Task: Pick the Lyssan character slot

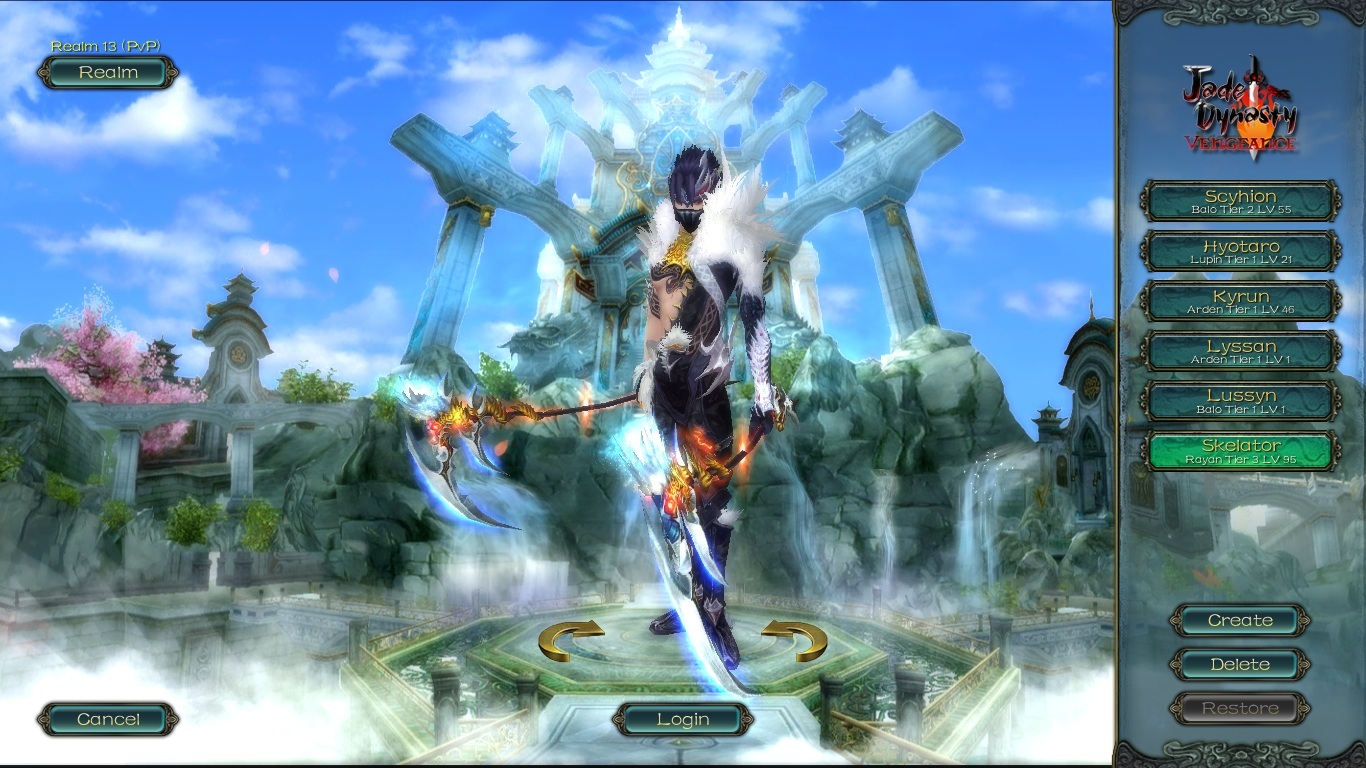Action: coord(1240,351)
